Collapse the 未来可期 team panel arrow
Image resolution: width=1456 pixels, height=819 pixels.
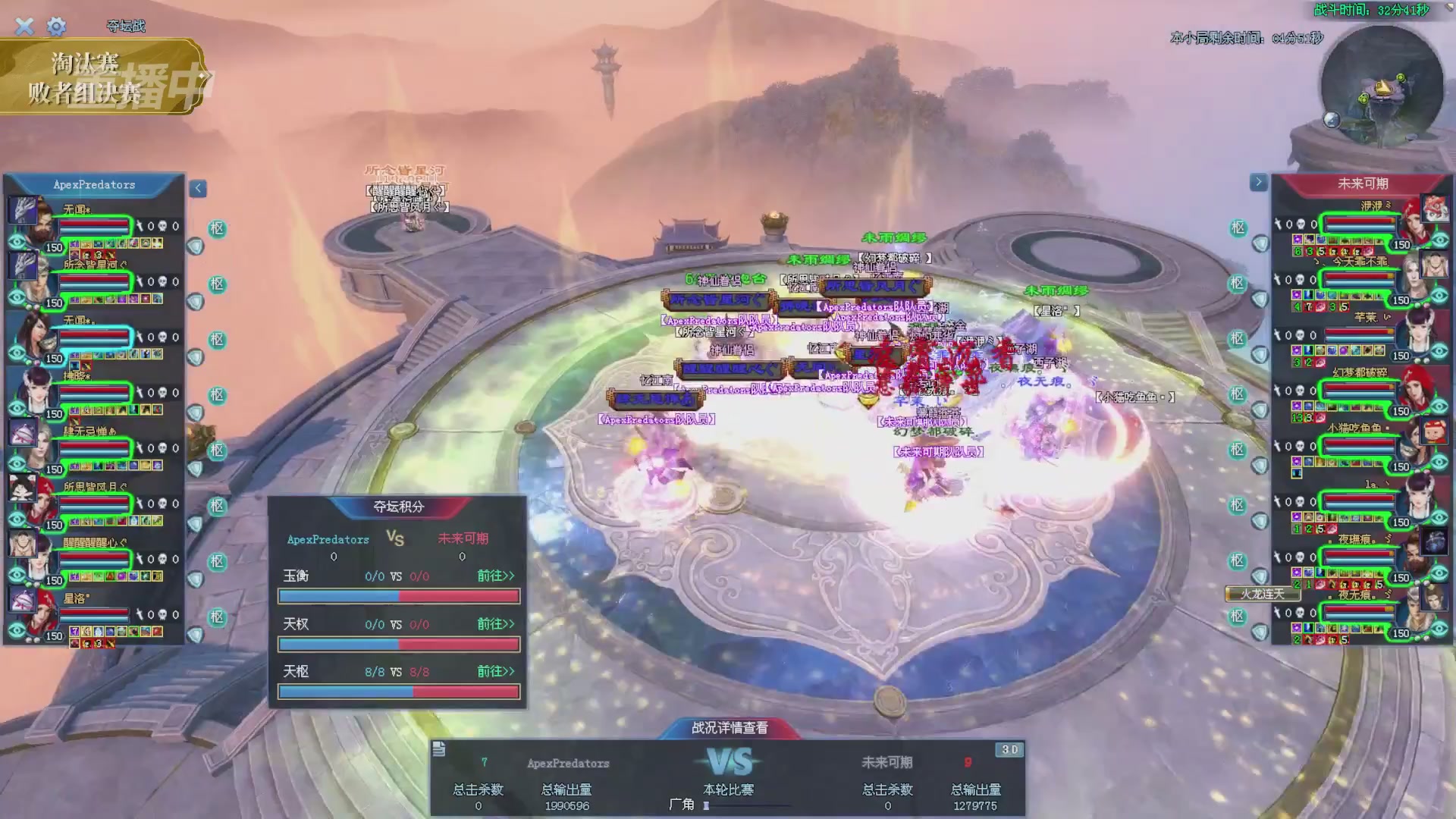[1258, 182]
